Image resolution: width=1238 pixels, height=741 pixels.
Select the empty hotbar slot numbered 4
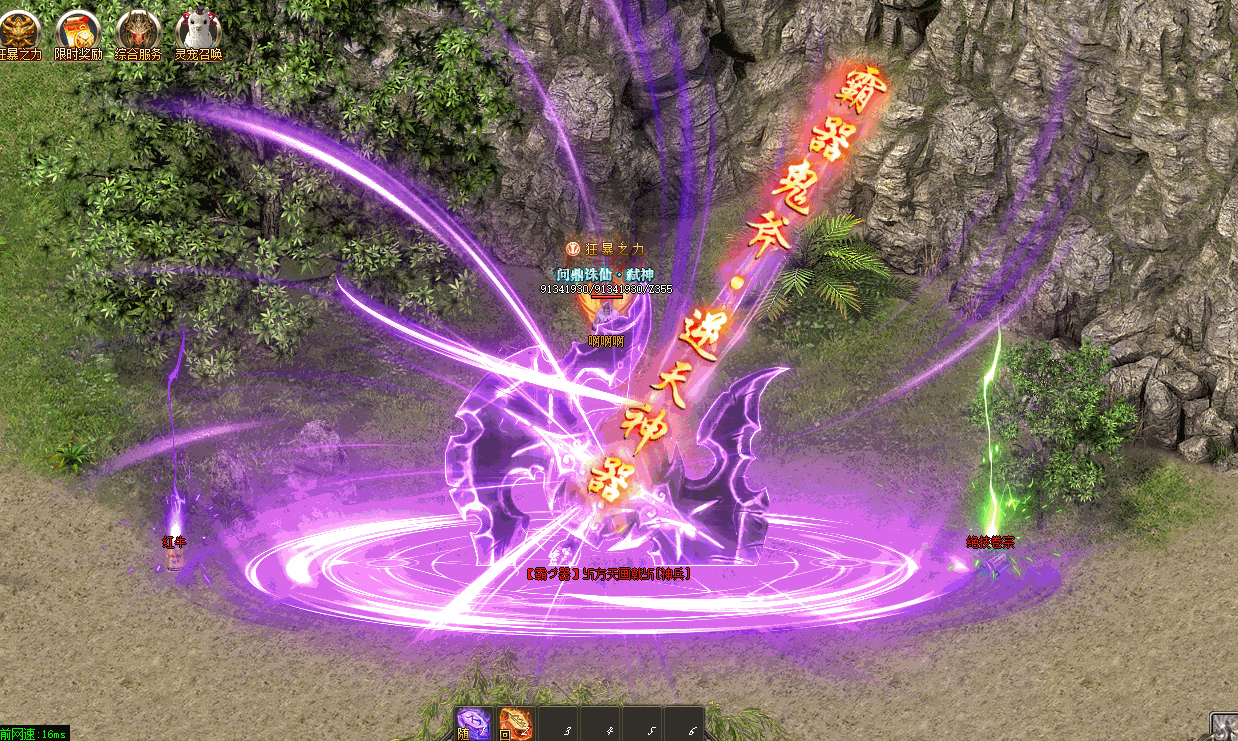600,724
